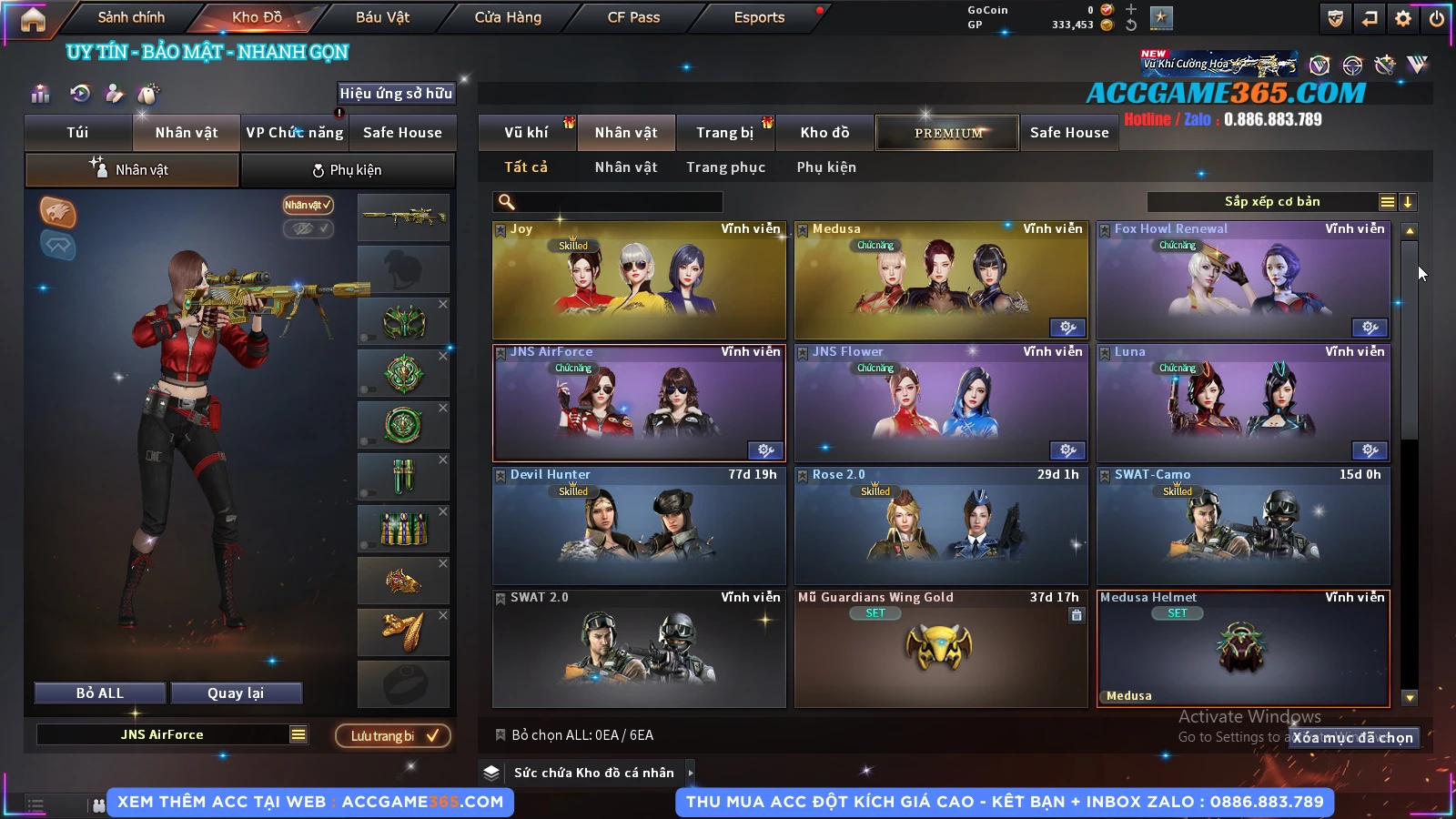Click the Bỏ ALL button
This screenshot has width=1456, height=819.
click(x=100, y=693)
